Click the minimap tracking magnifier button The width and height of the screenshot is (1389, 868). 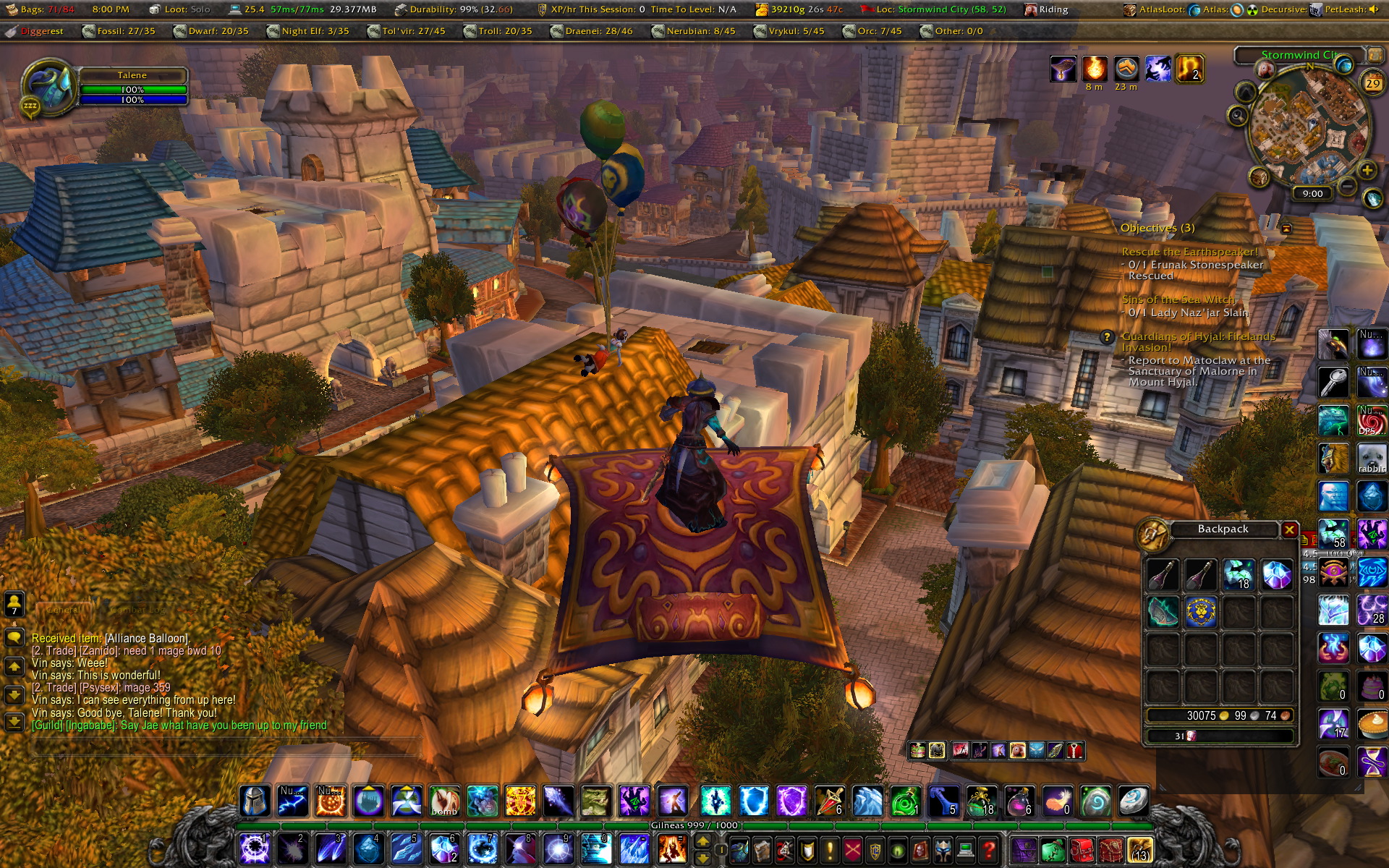click(x=1238, y=115)
